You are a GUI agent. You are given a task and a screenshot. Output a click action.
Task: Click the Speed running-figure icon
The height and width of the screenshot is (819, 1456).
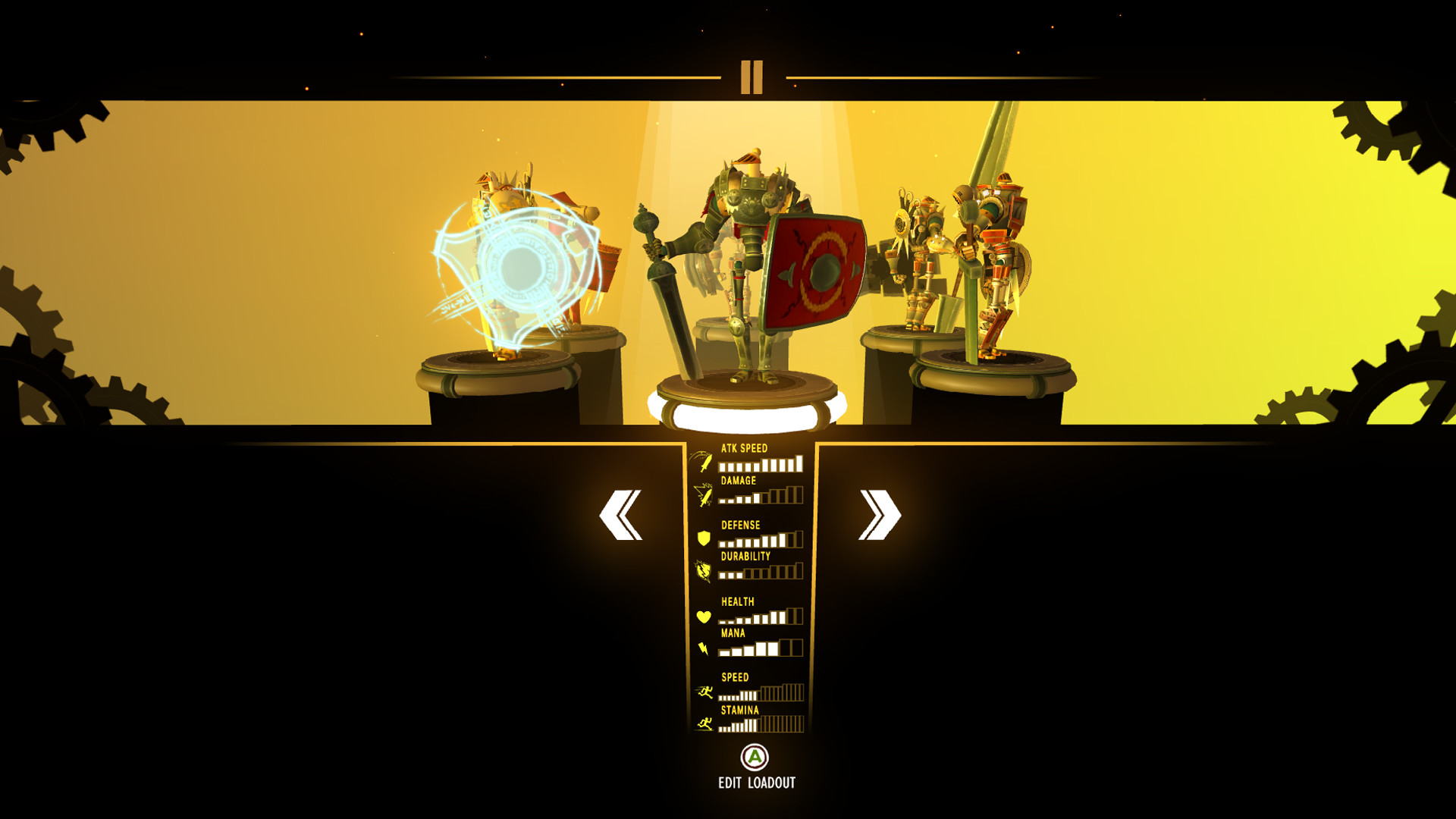pyautogui.click(x=704, y=692)
